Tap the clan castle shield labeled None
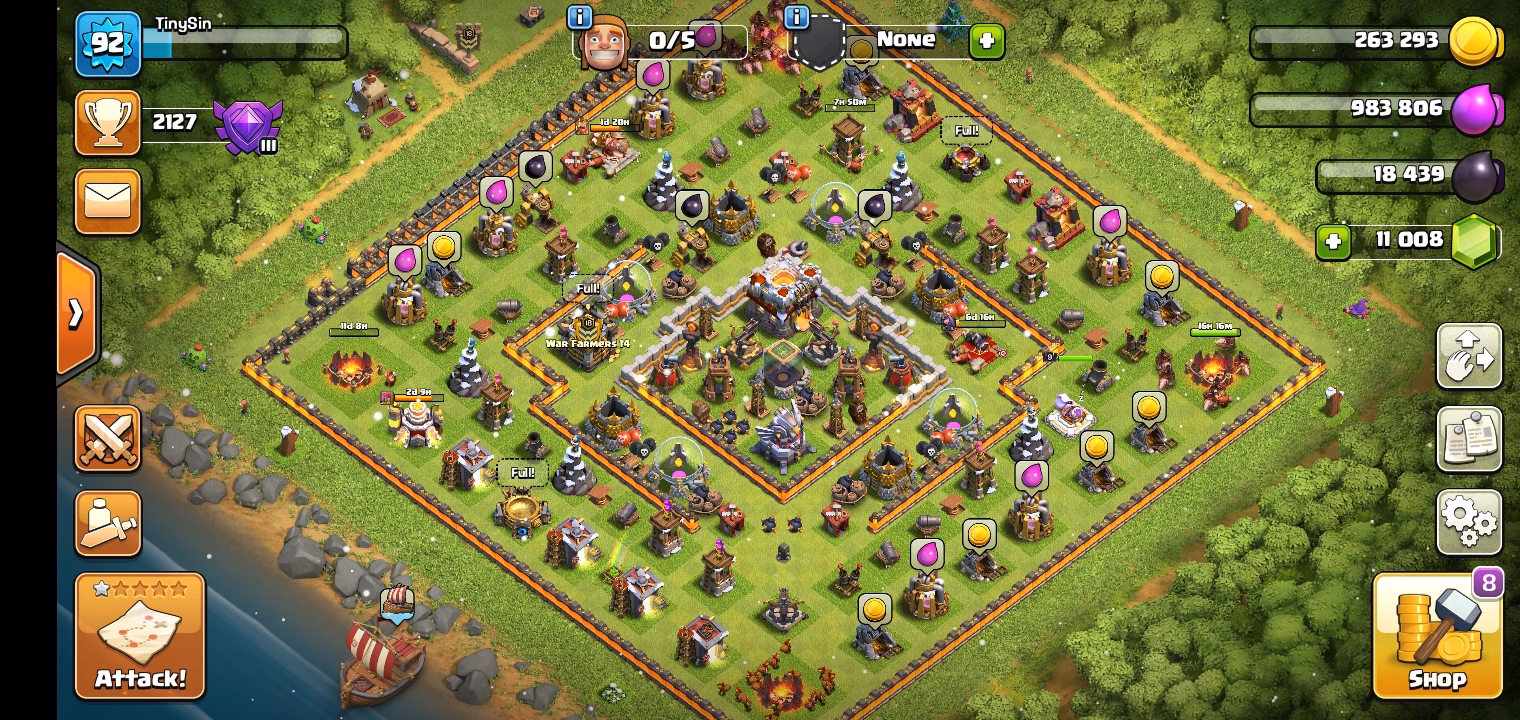 tap(820, 40)
